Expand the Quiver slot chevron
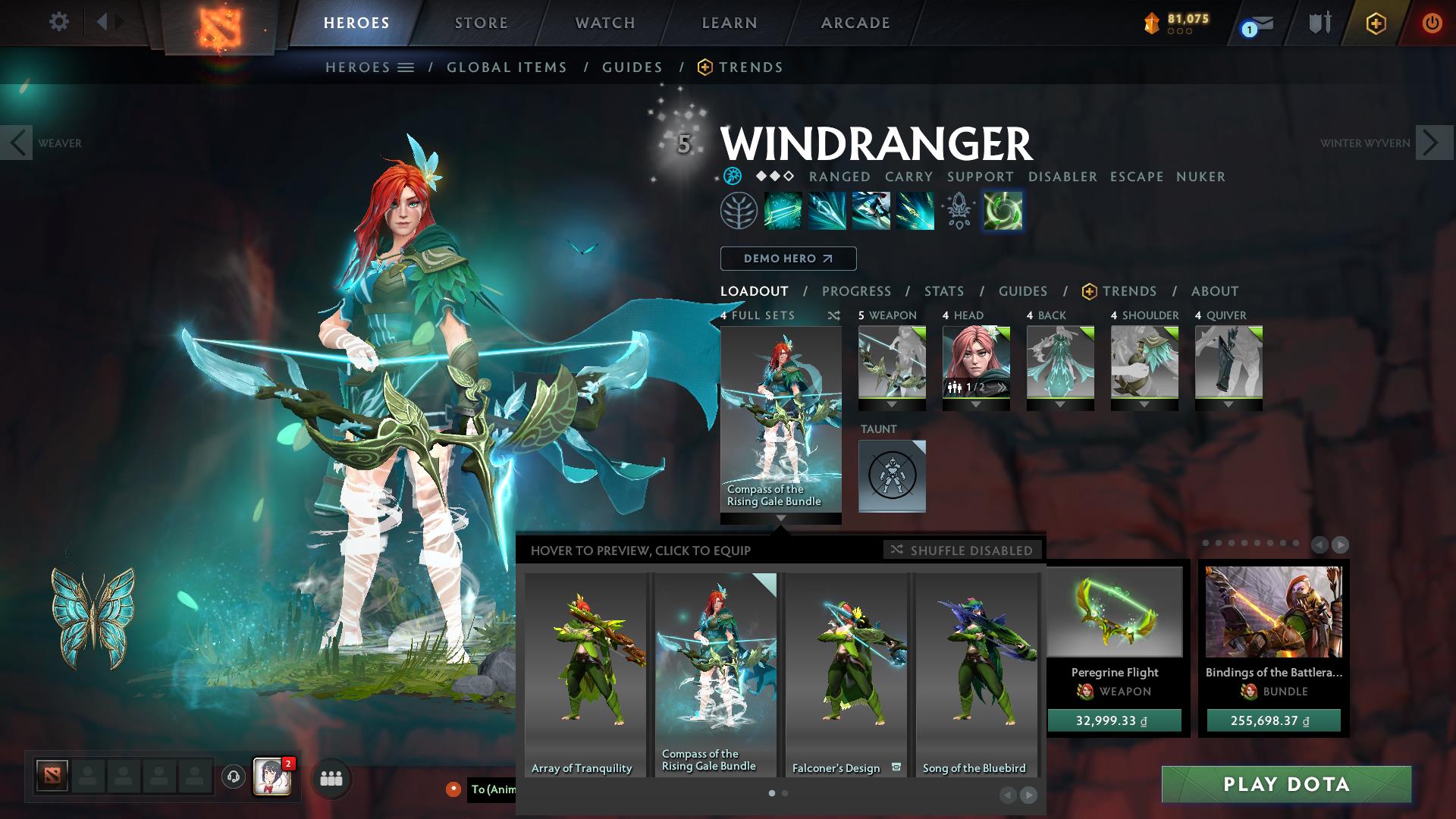The image size is (1456, 819). [1228, 405]
